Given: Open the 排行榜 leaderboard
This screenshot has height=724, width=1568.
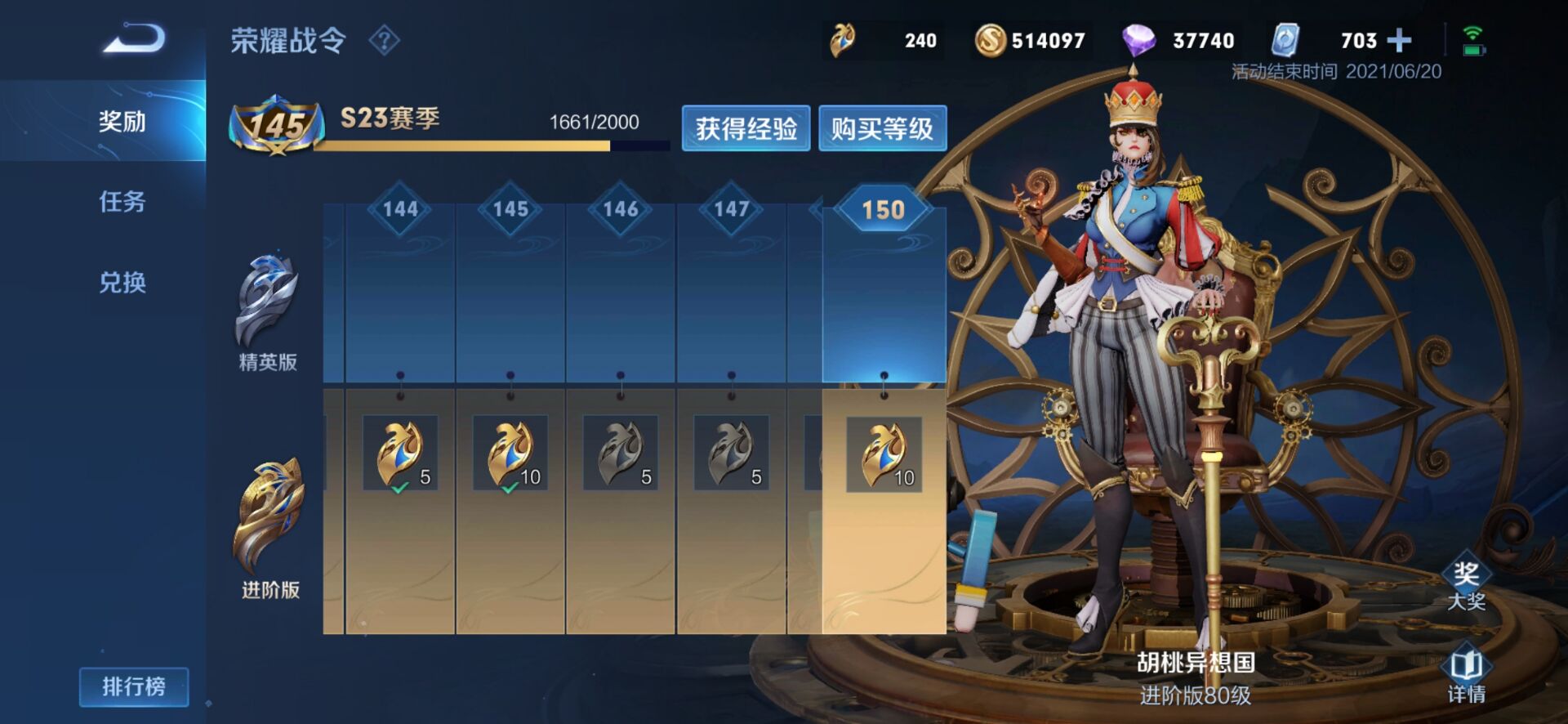Looking at the screenshot, I should [134, 686].
